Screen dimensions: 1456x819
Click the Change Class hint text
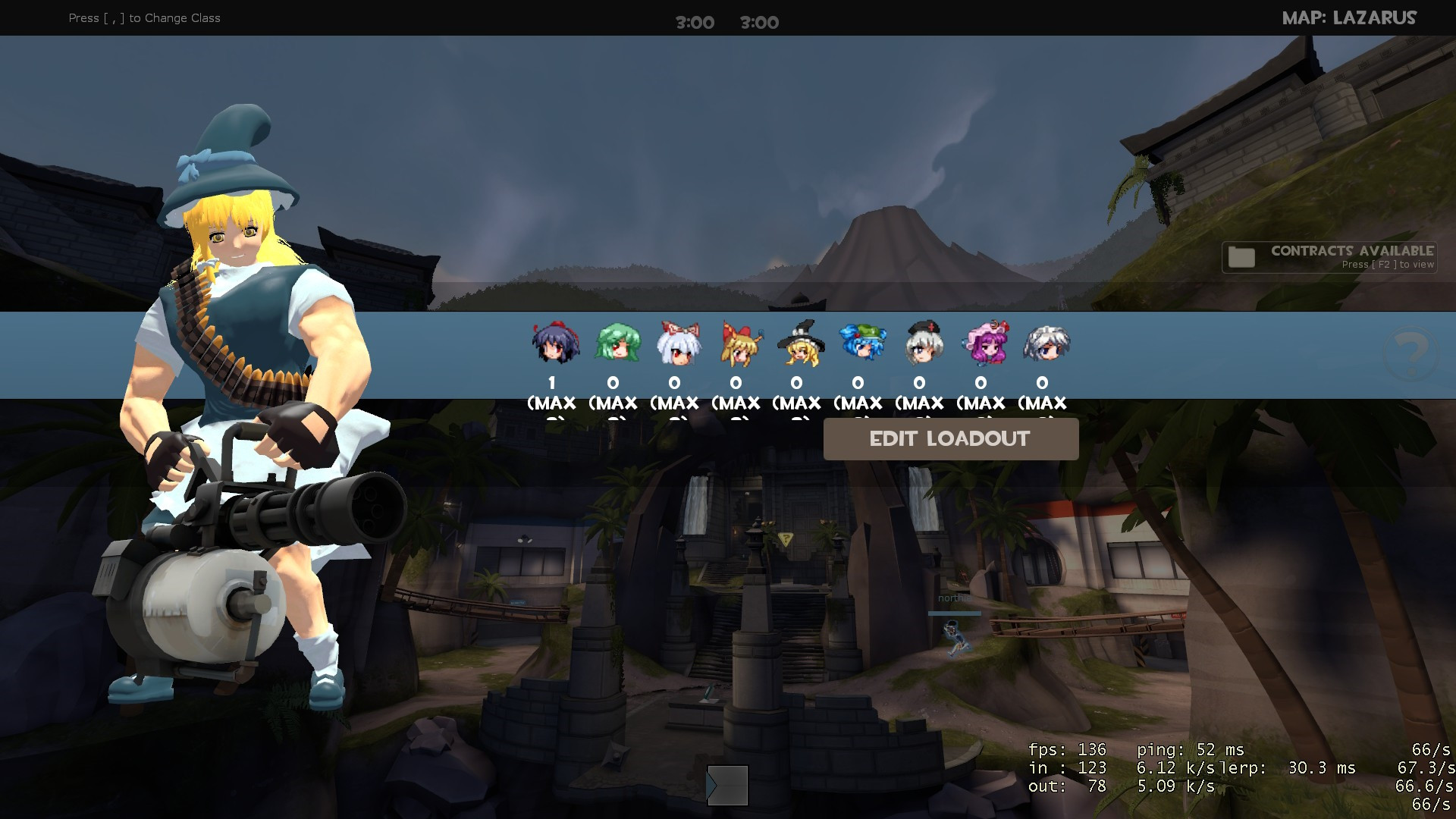tap(144, 17)
